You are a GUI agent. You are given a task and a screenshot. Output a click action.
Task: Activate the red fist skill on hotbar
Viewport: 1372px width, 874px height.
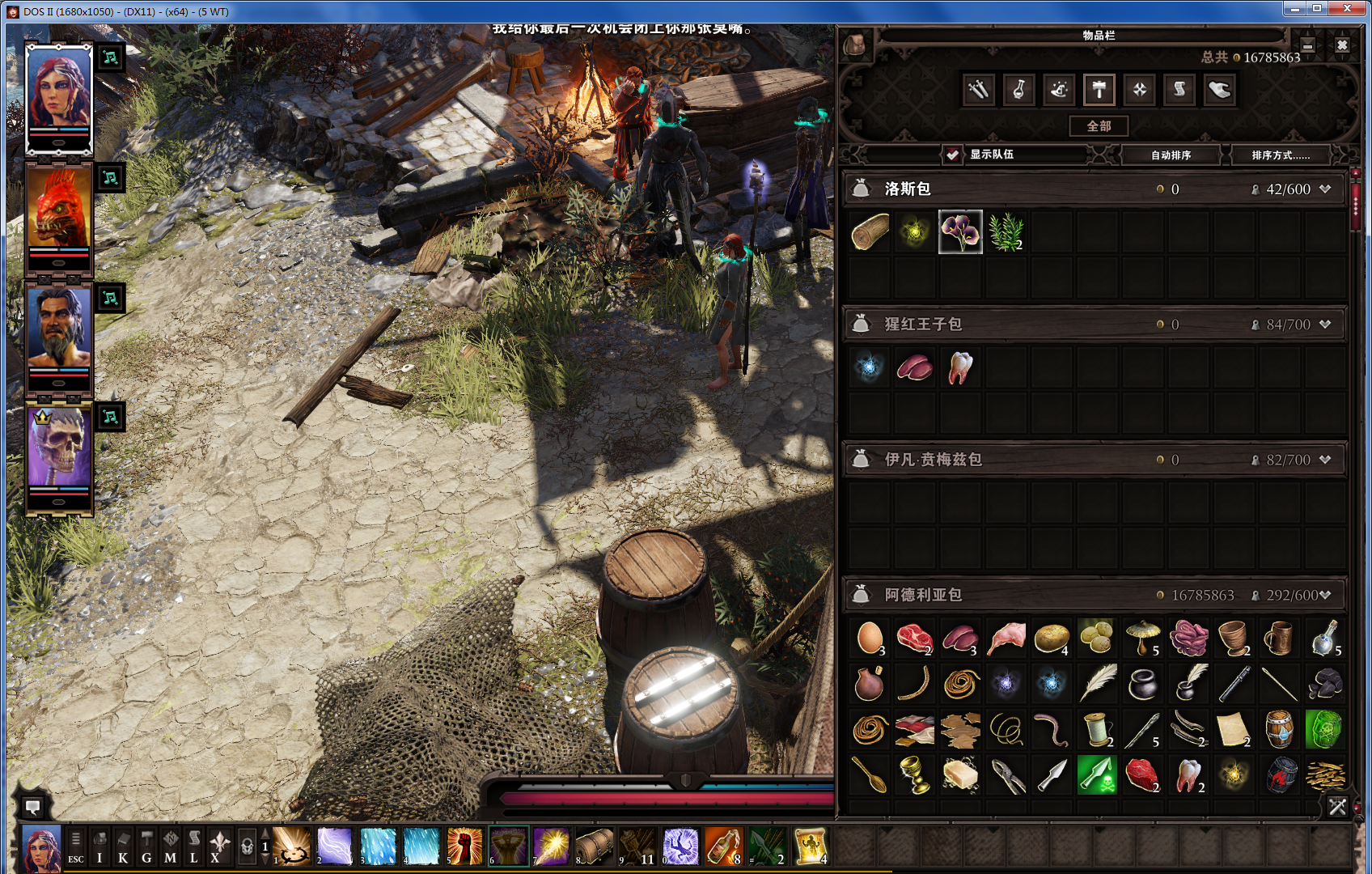coord(464,846)
